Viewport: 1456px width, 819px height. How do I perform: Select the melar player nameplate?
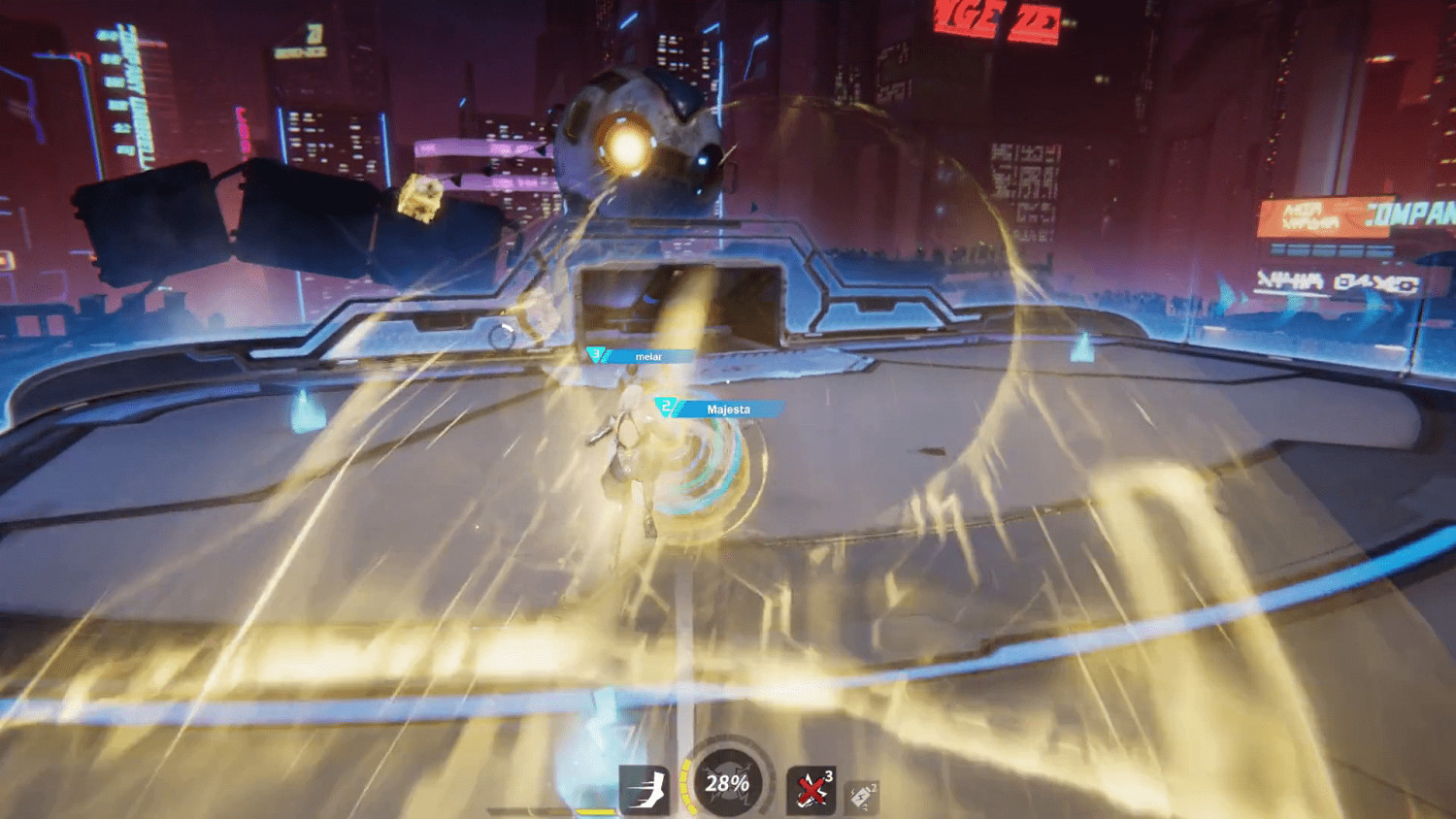point(648,355)
